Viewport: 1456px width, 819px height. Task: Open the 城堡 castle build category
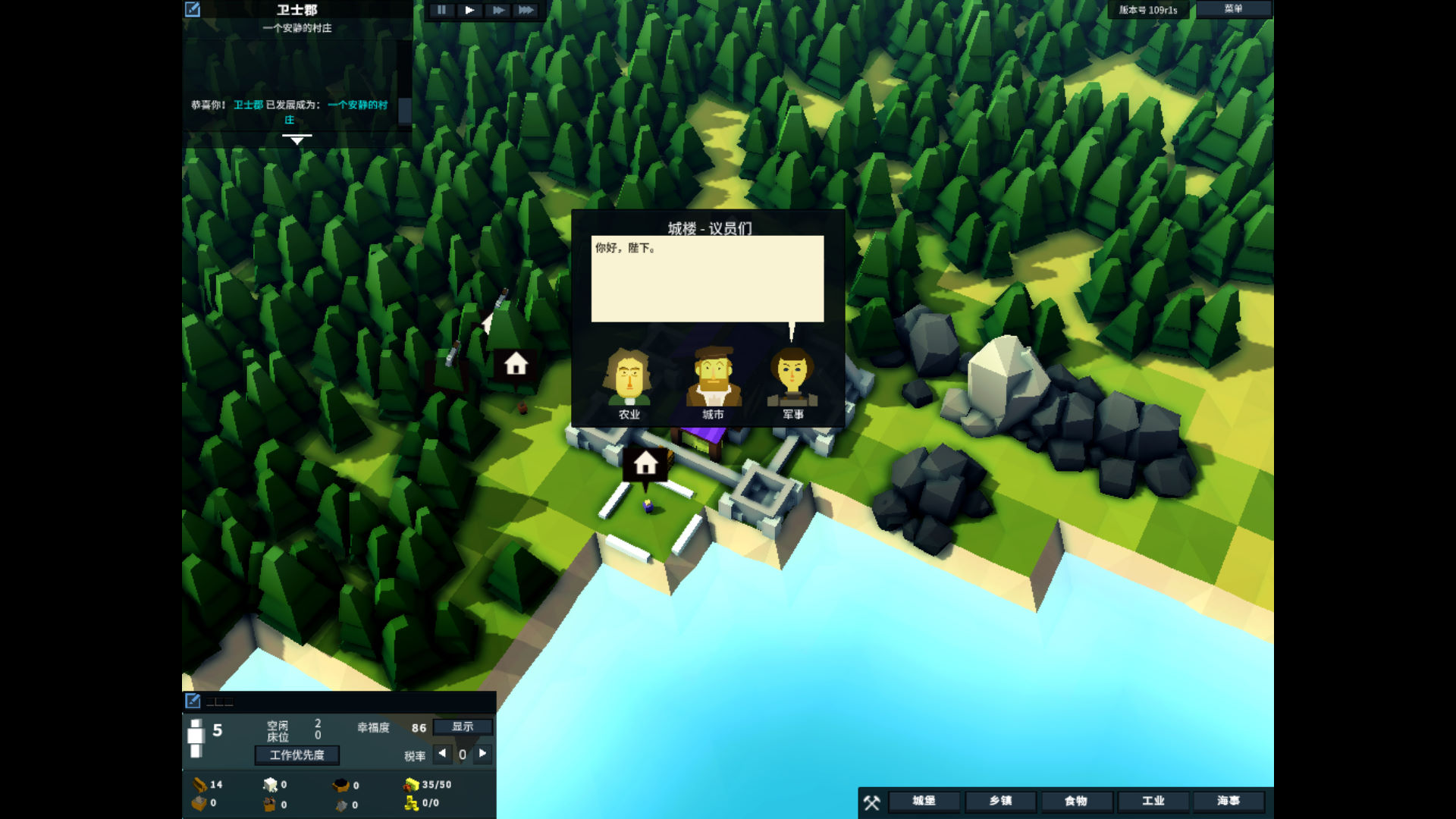(x=924, y=801)
